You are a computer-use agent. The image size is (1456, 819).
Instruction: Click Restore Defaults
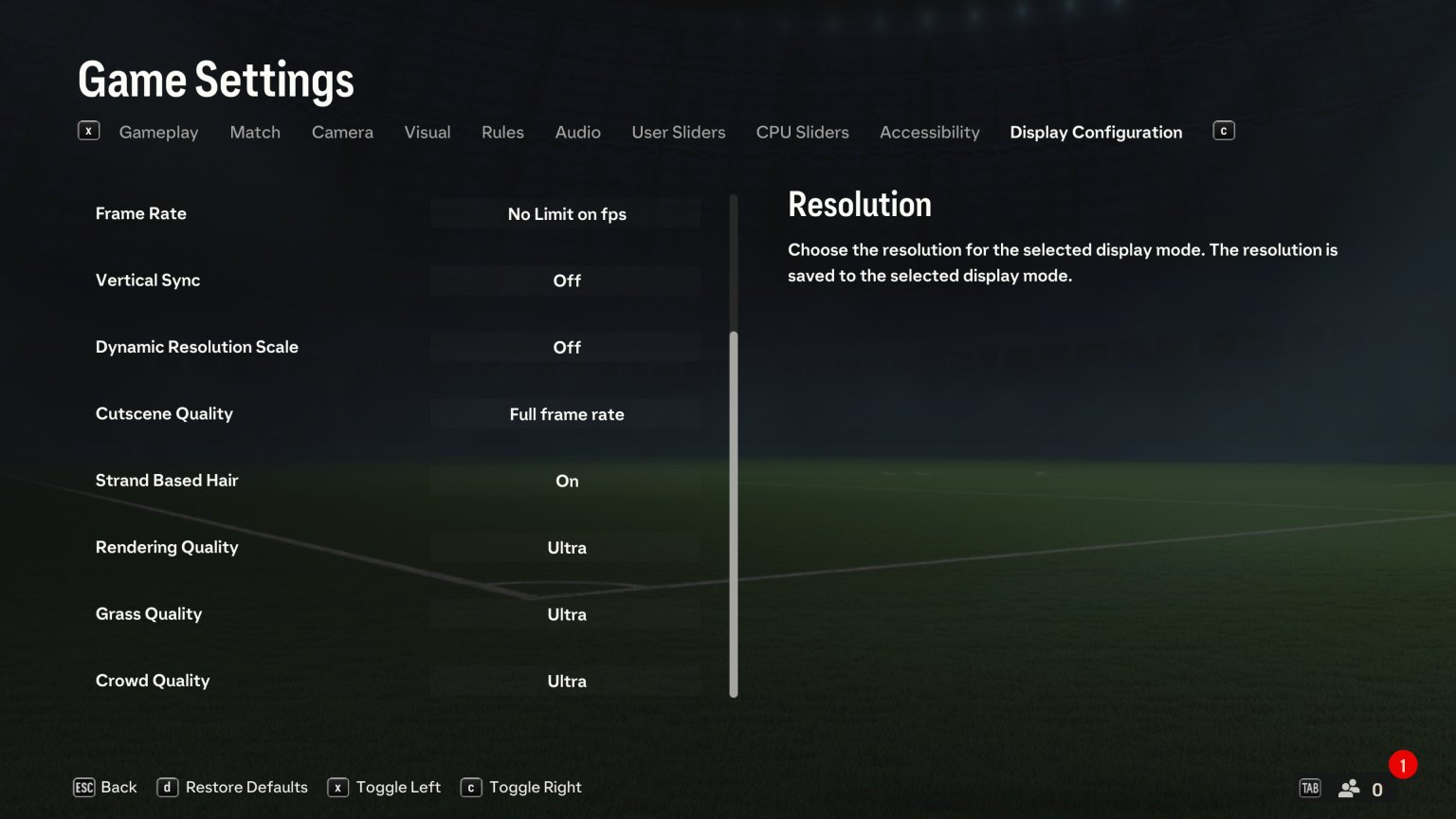pyautogui.click(x=246, y=787)
